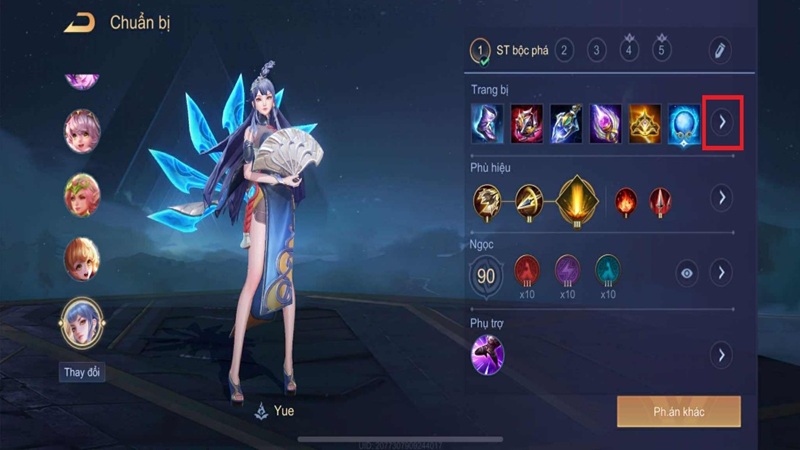
Task: Open the Ngọc rune section arrow
Action: [721, 272]
